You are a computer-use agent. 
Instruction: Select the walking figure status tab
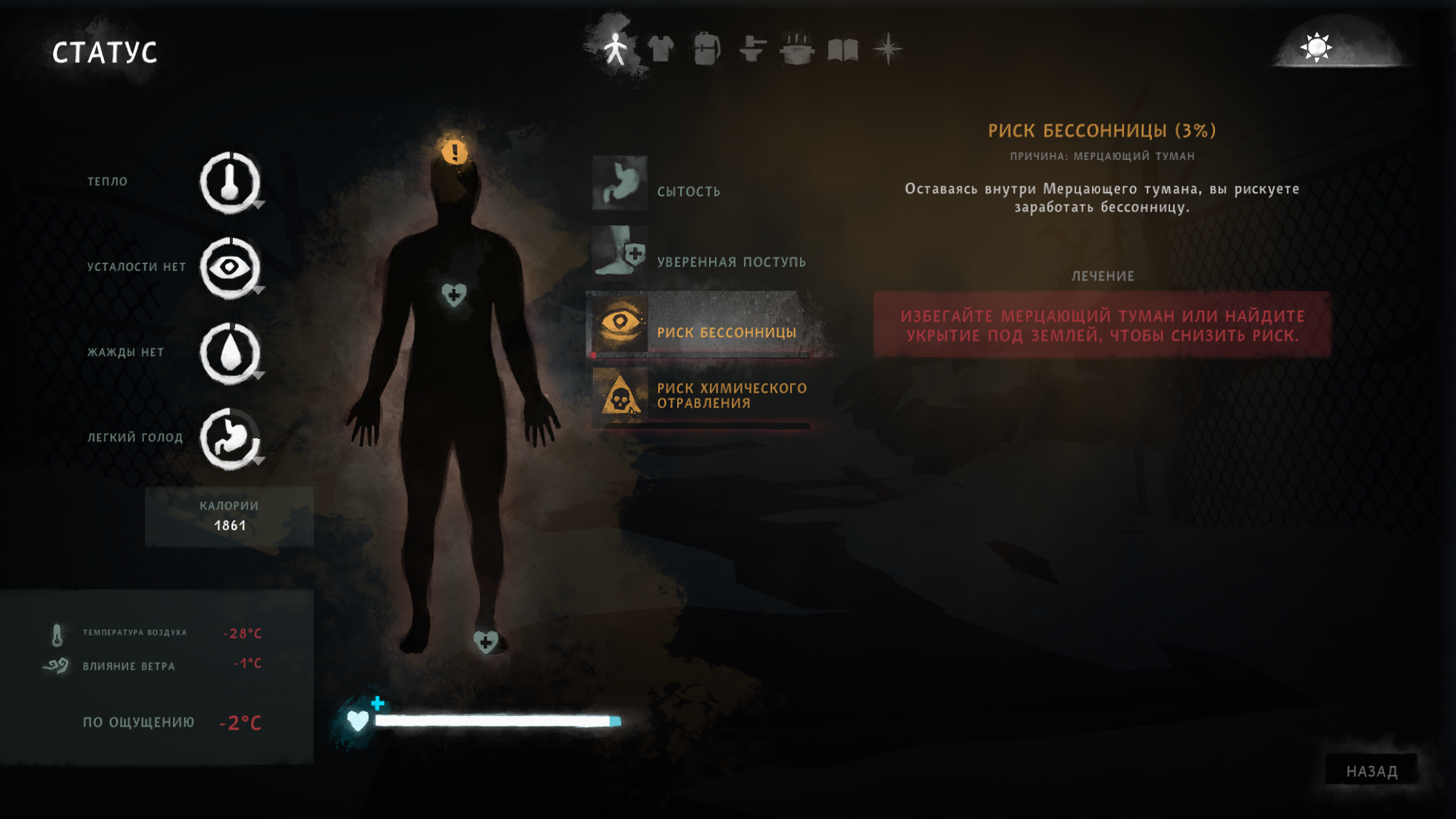point(616,49)
